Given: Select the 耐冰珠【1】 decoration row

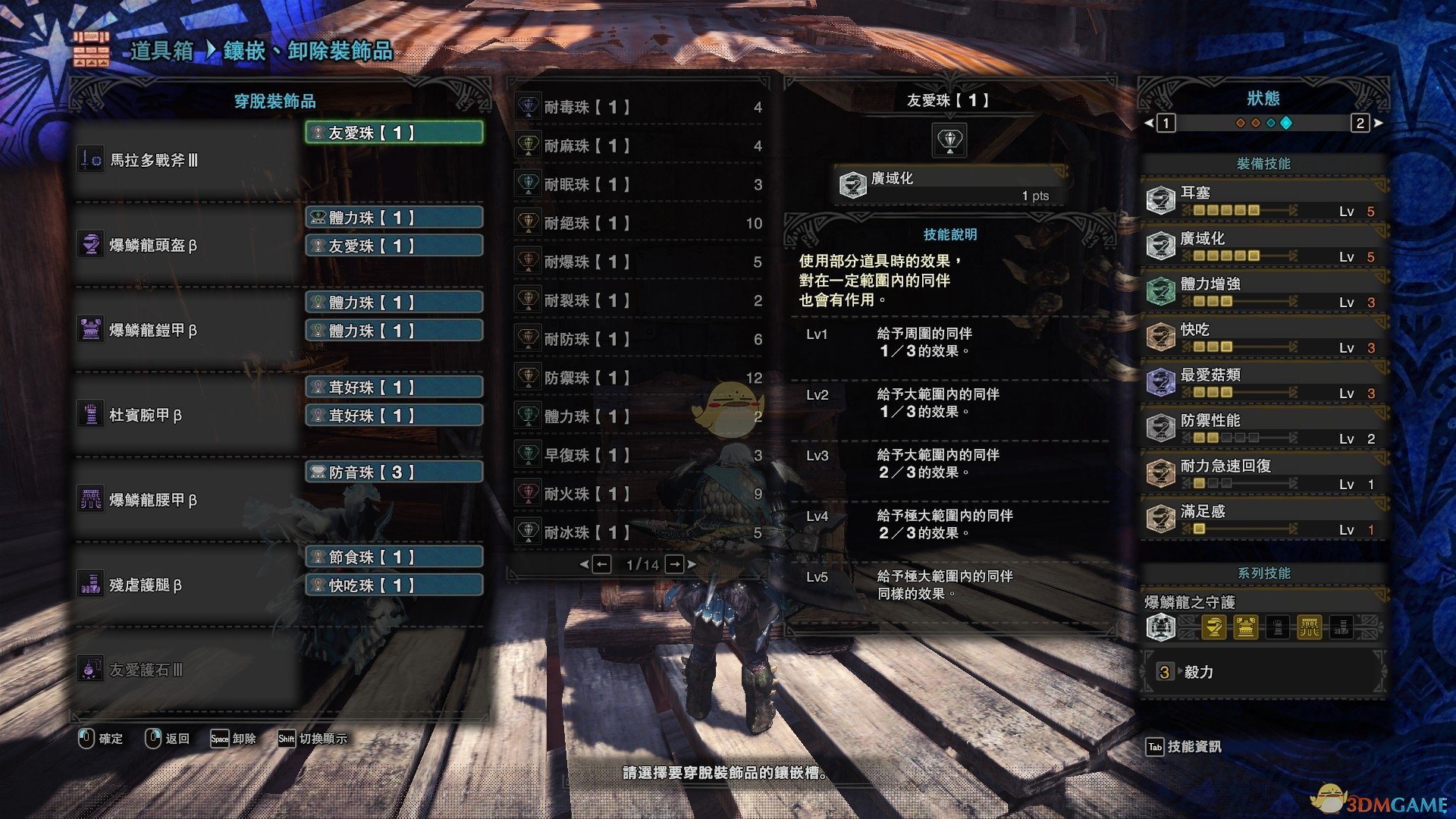Looking at the screenshot, I should tap(637, 532).
